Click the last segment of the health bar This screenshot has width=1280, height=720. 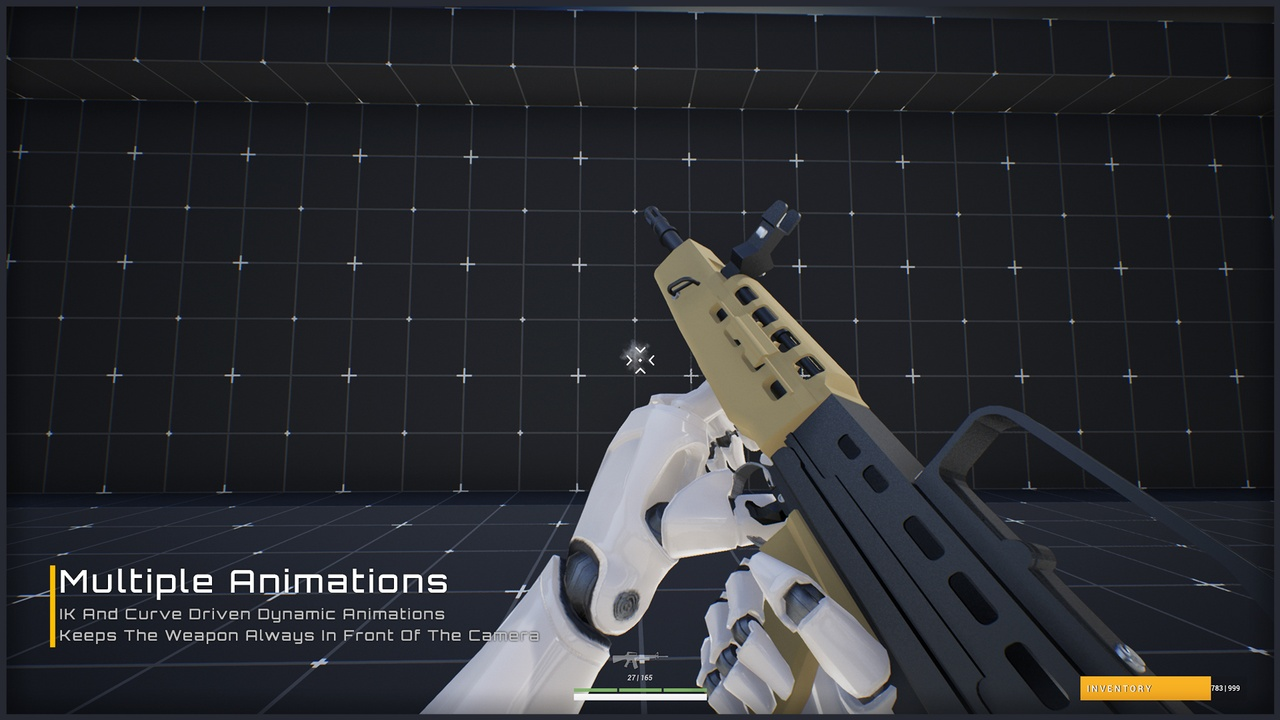point(685,690)
